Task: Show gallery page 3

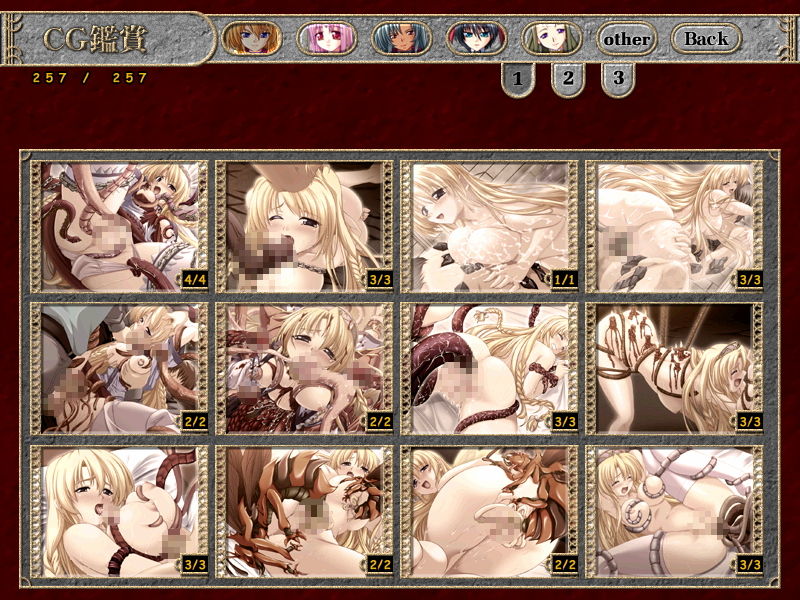Action: pos(618,77)
